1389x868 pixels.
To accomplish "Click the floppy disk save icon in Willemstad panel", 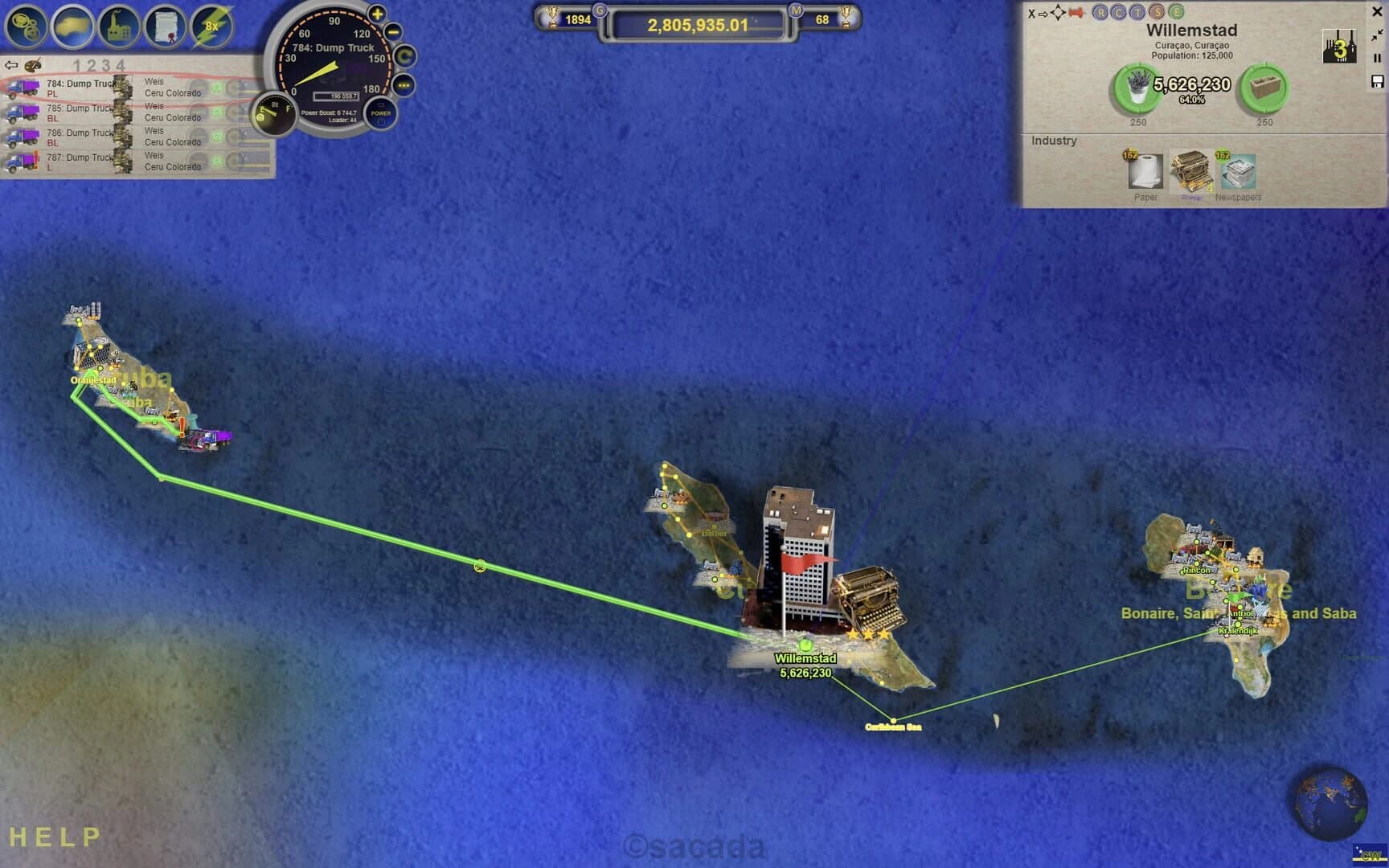I will coord(1376,82).
